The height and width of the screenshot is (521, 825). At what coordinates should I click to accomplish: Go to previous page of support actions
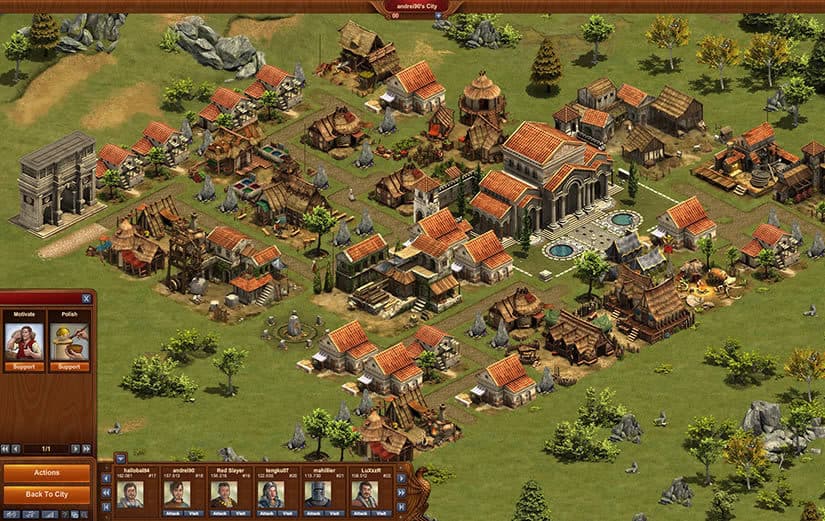coord(17,449)
